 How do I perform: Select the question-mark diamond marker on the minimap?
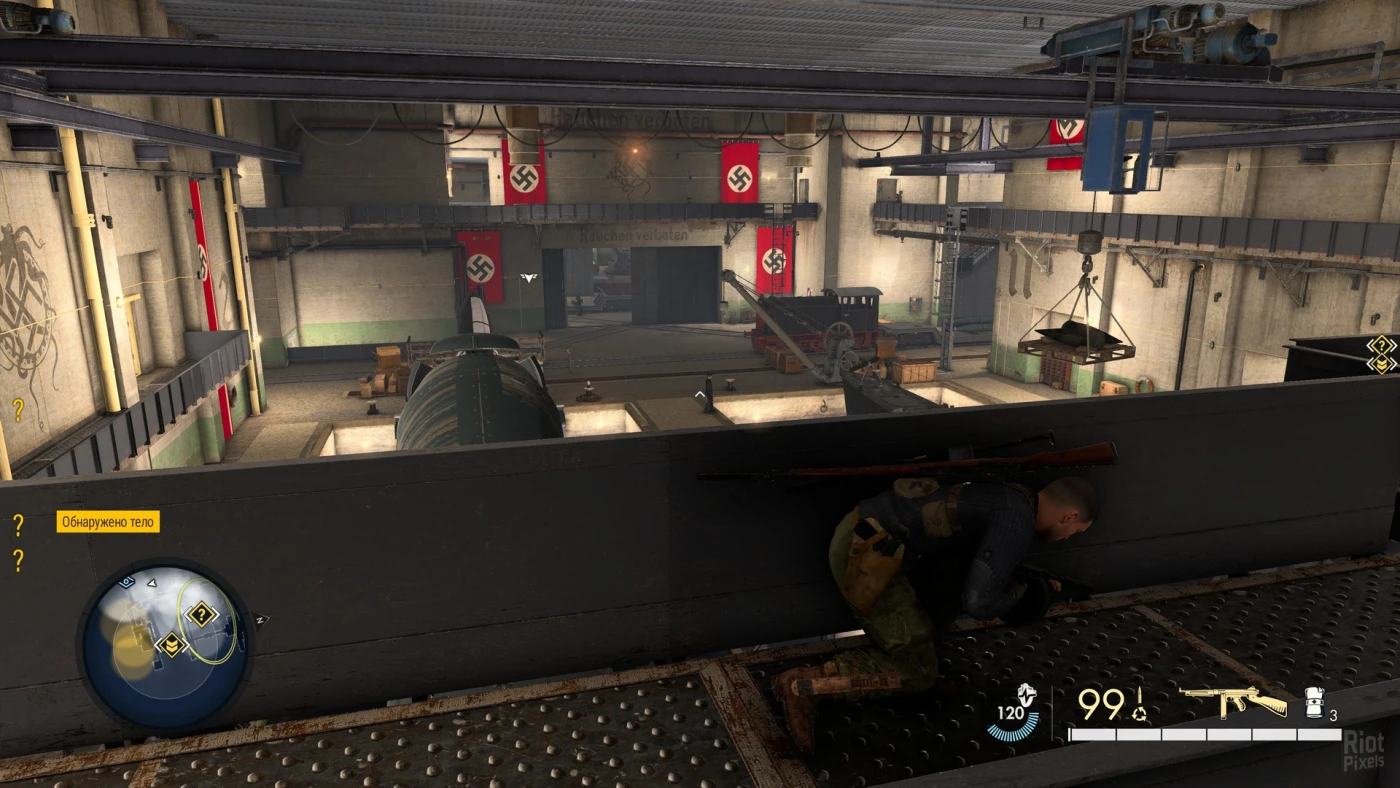[x=201, y=614]
